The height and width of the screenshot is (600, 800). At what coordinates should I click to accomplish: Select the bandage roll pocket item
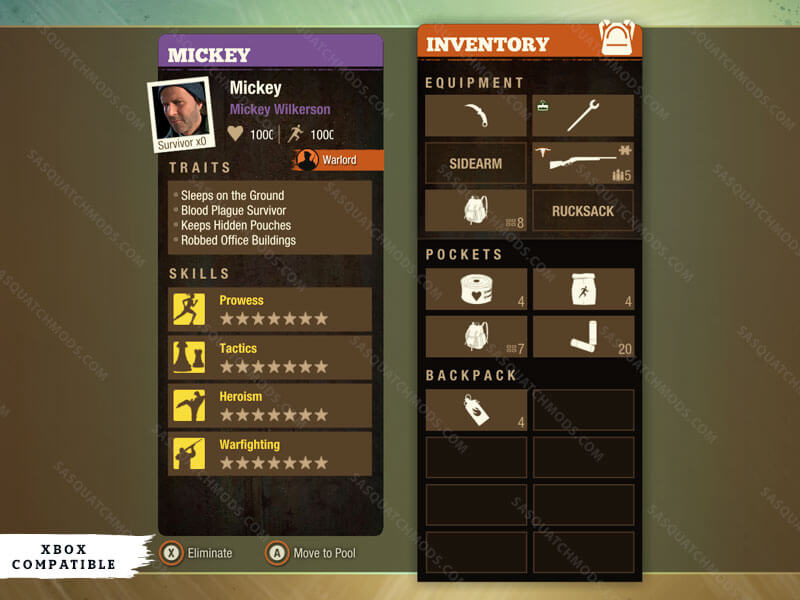(476, 289)
